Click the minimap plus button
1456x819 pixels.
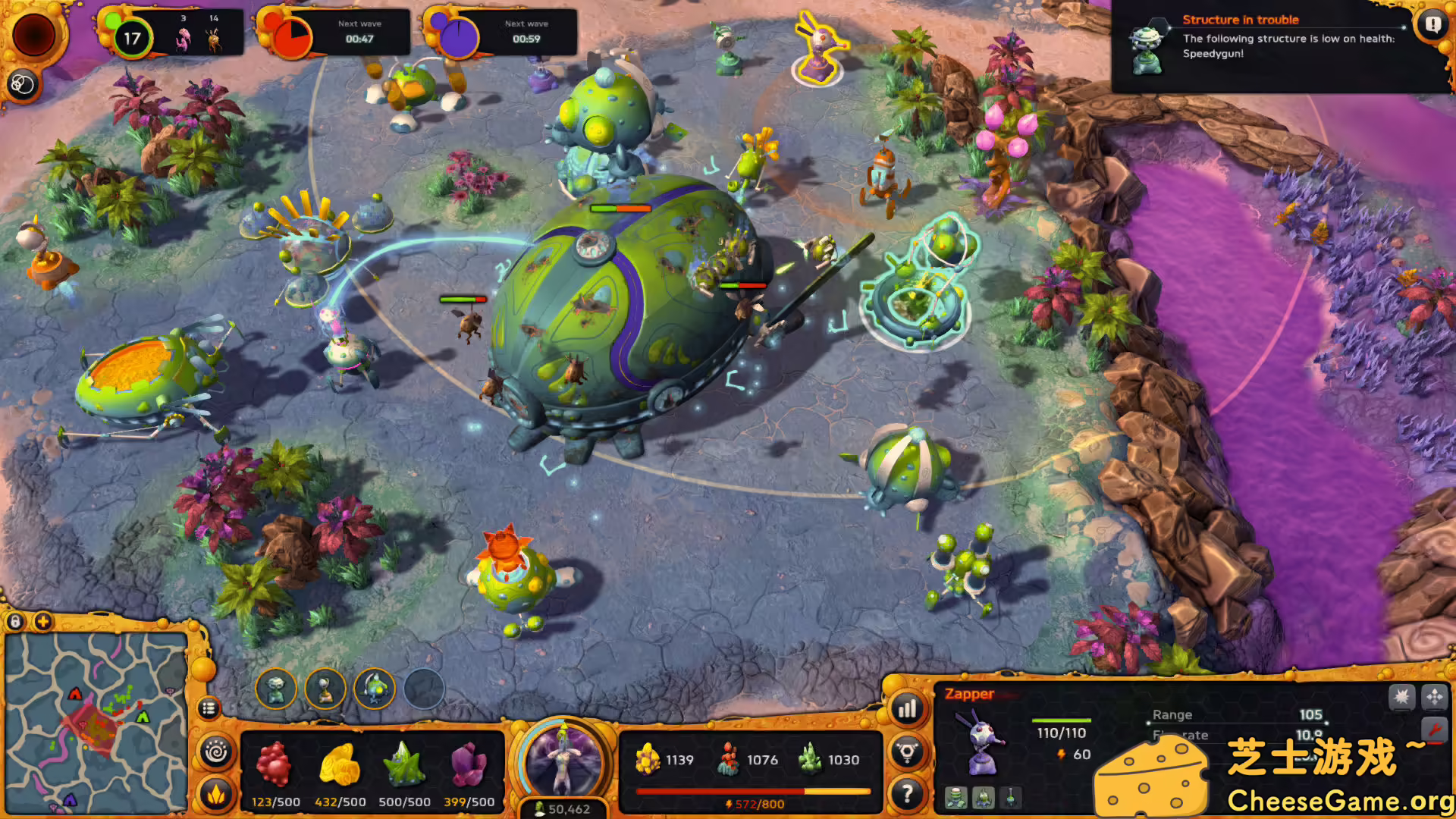43,622
